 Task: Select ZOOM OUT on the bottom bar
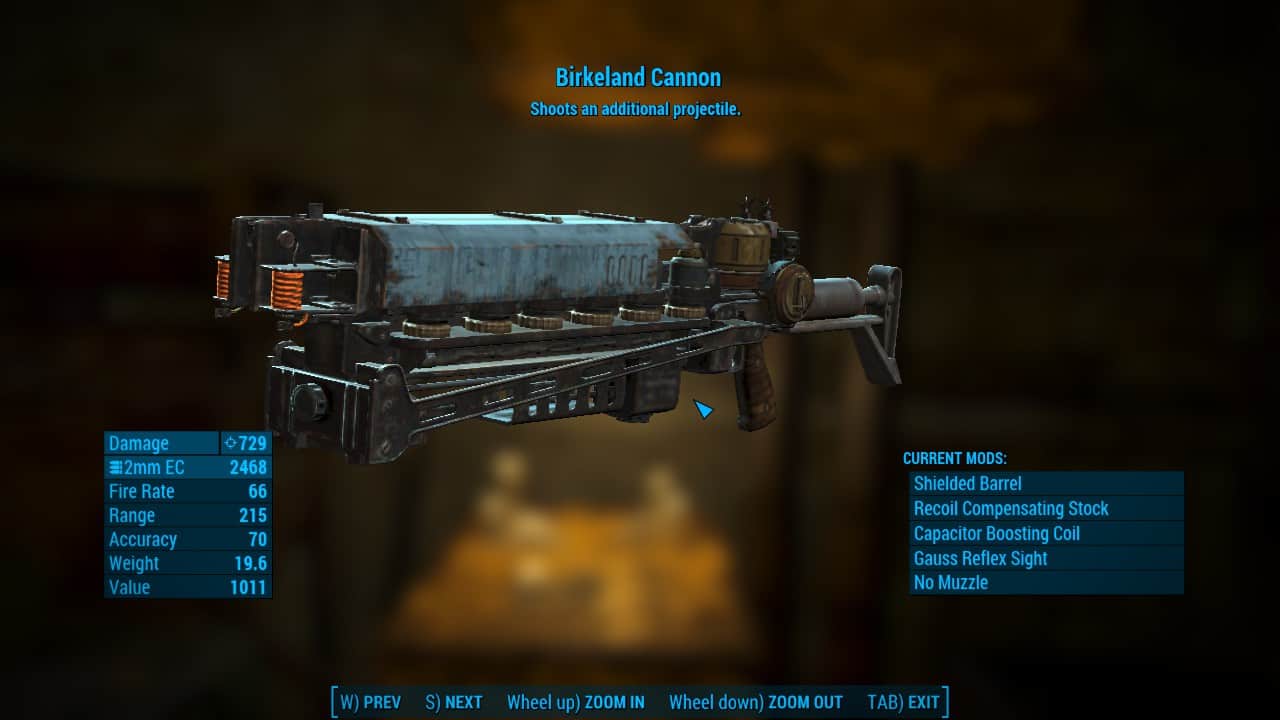click(x=756, y=702)
